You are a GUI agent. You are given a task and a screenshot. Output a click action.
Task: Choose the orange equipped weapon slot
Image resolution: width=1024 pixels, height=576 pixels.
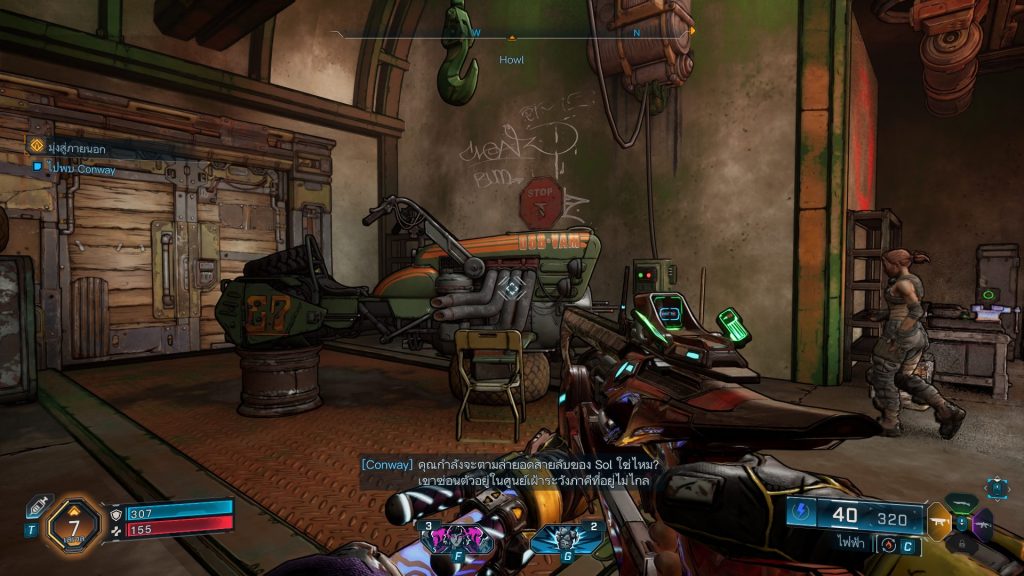click(939, 521)
